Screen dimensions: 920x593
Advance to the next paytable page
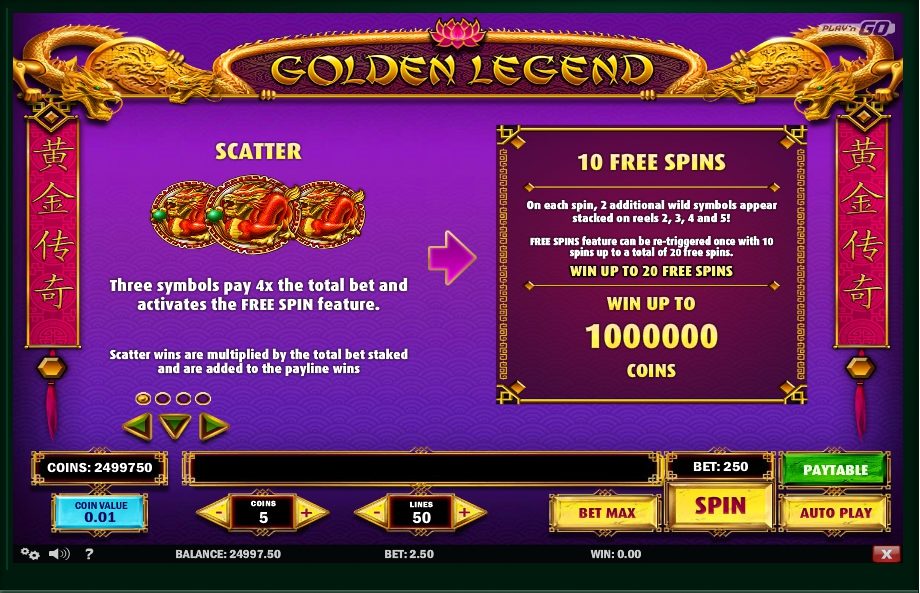pyautogui.click(x=212, y=427)
